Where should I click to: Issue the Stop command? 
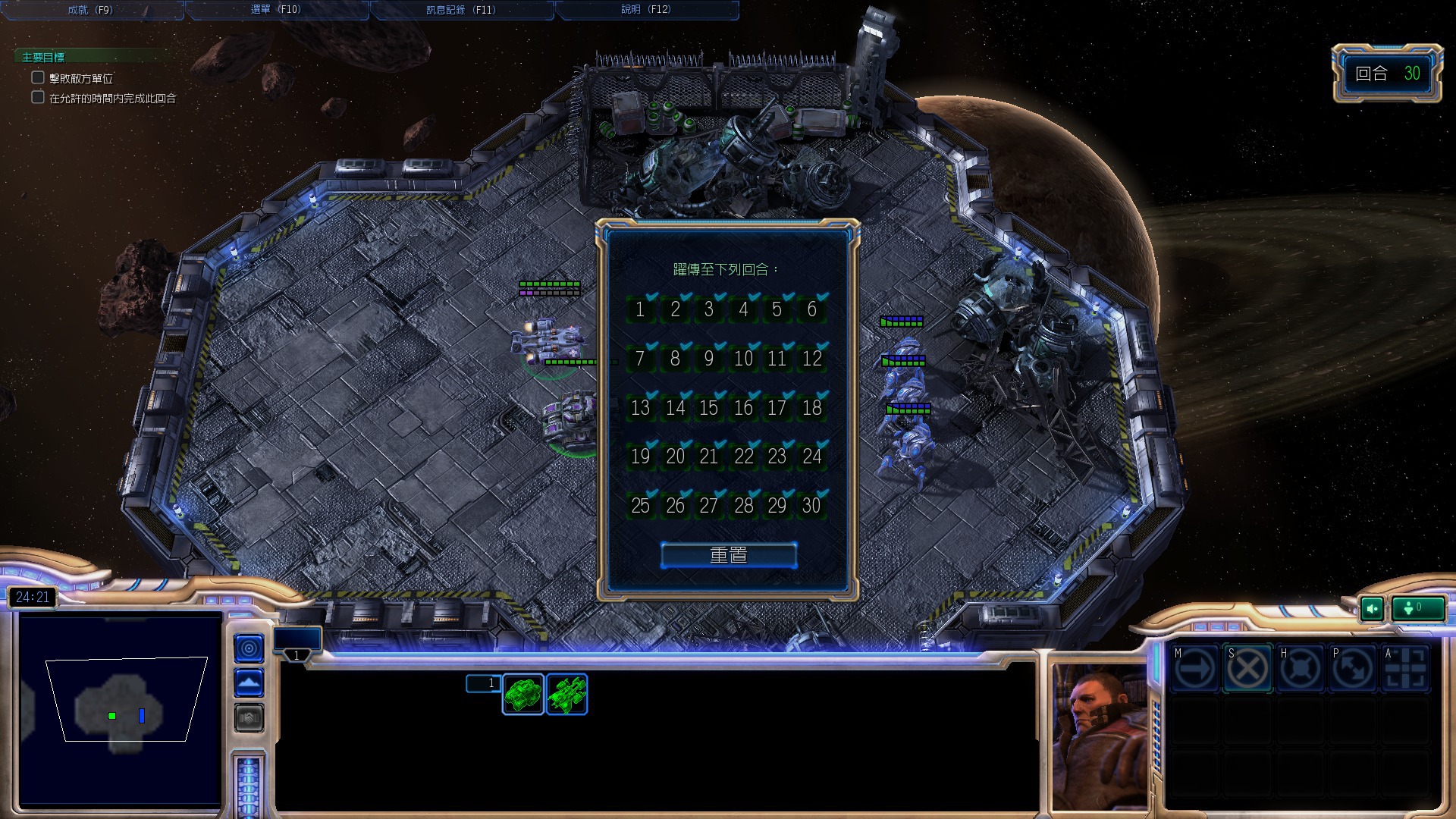point(1247,669)
